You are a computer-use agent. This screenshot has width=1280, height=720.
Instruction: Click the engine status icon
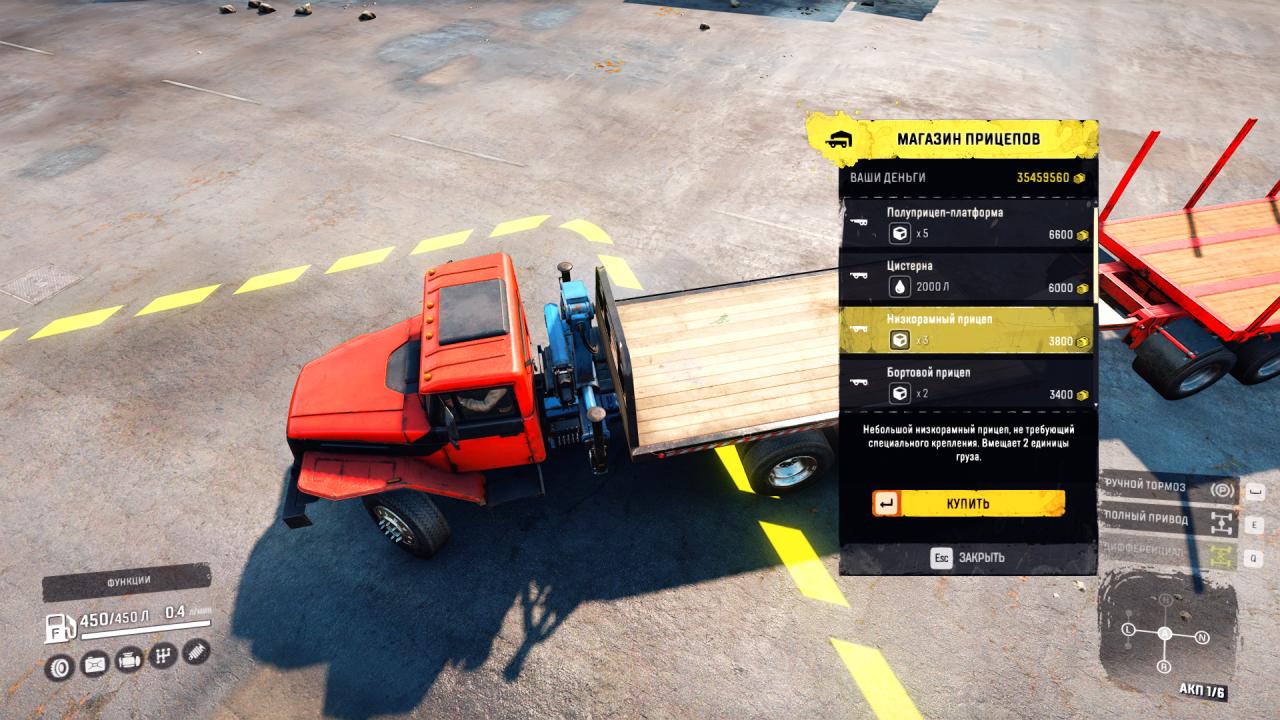(128, 660)
